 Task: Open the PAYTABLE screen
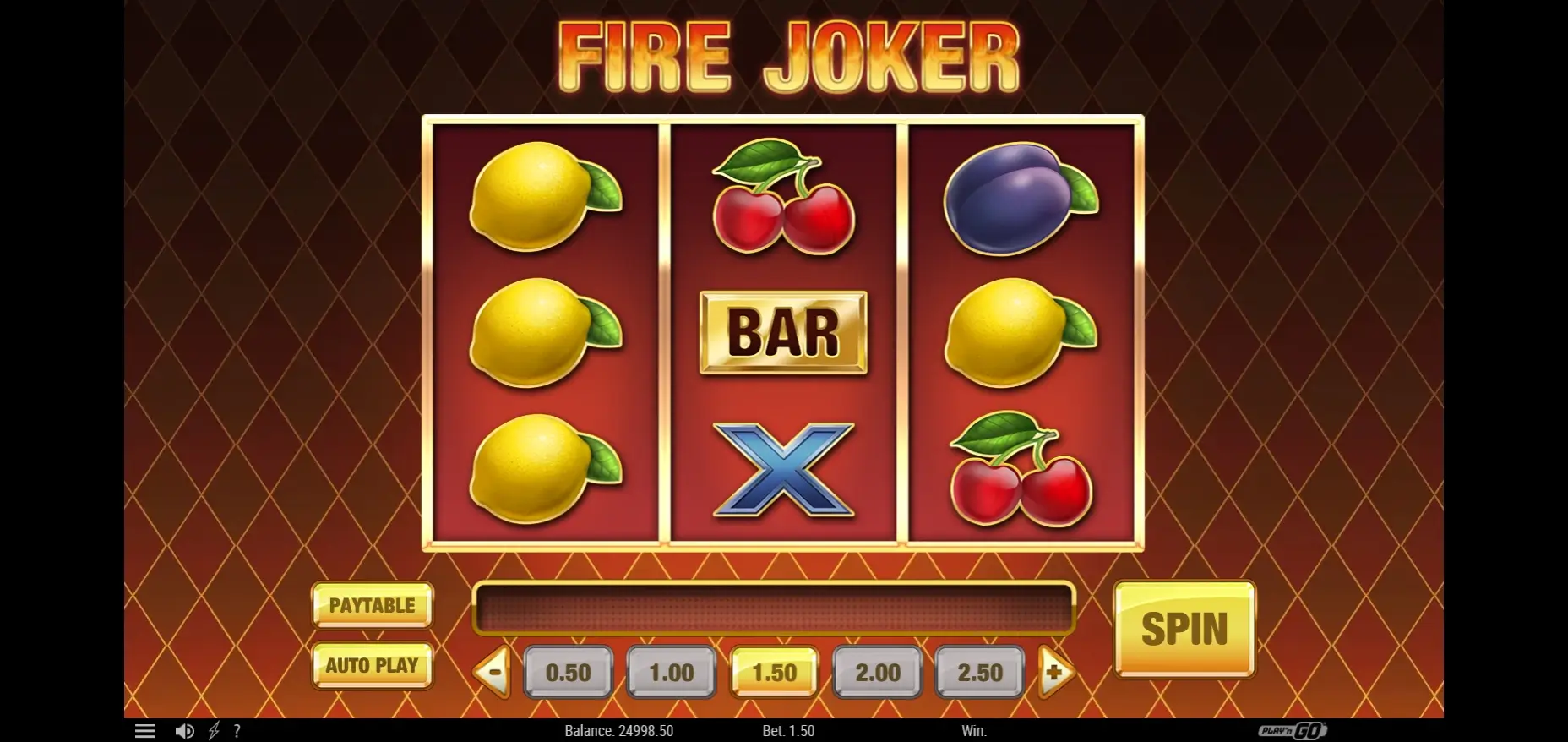point(372,605)
